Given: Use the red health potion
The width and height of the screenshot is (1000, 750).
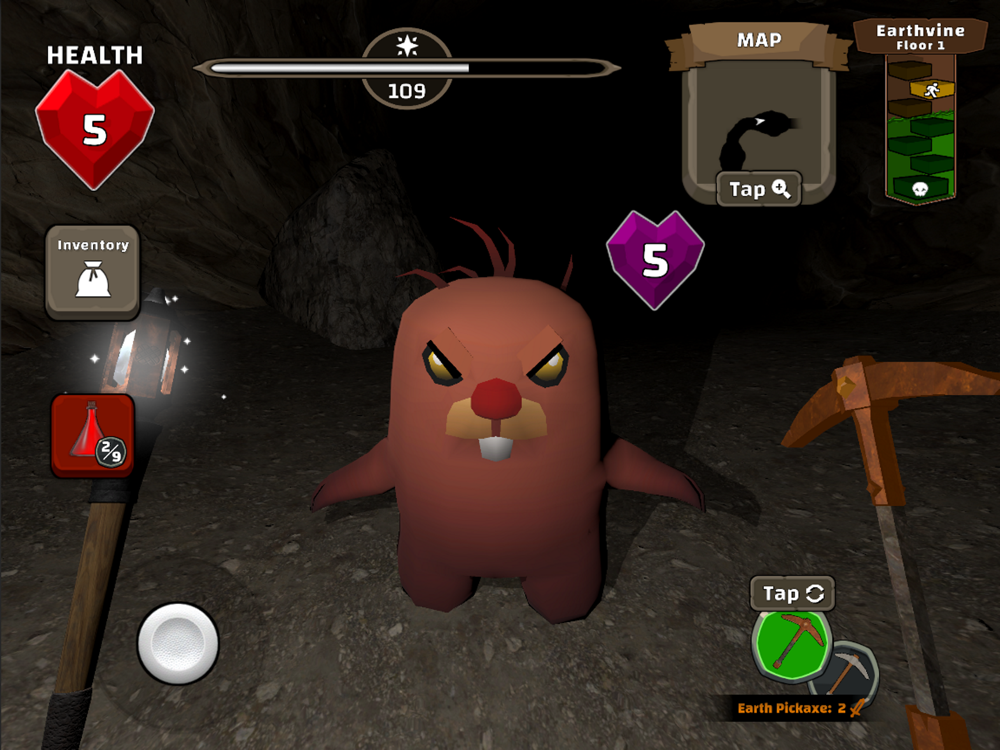Looking at the screenshot, I should (92, 436).
